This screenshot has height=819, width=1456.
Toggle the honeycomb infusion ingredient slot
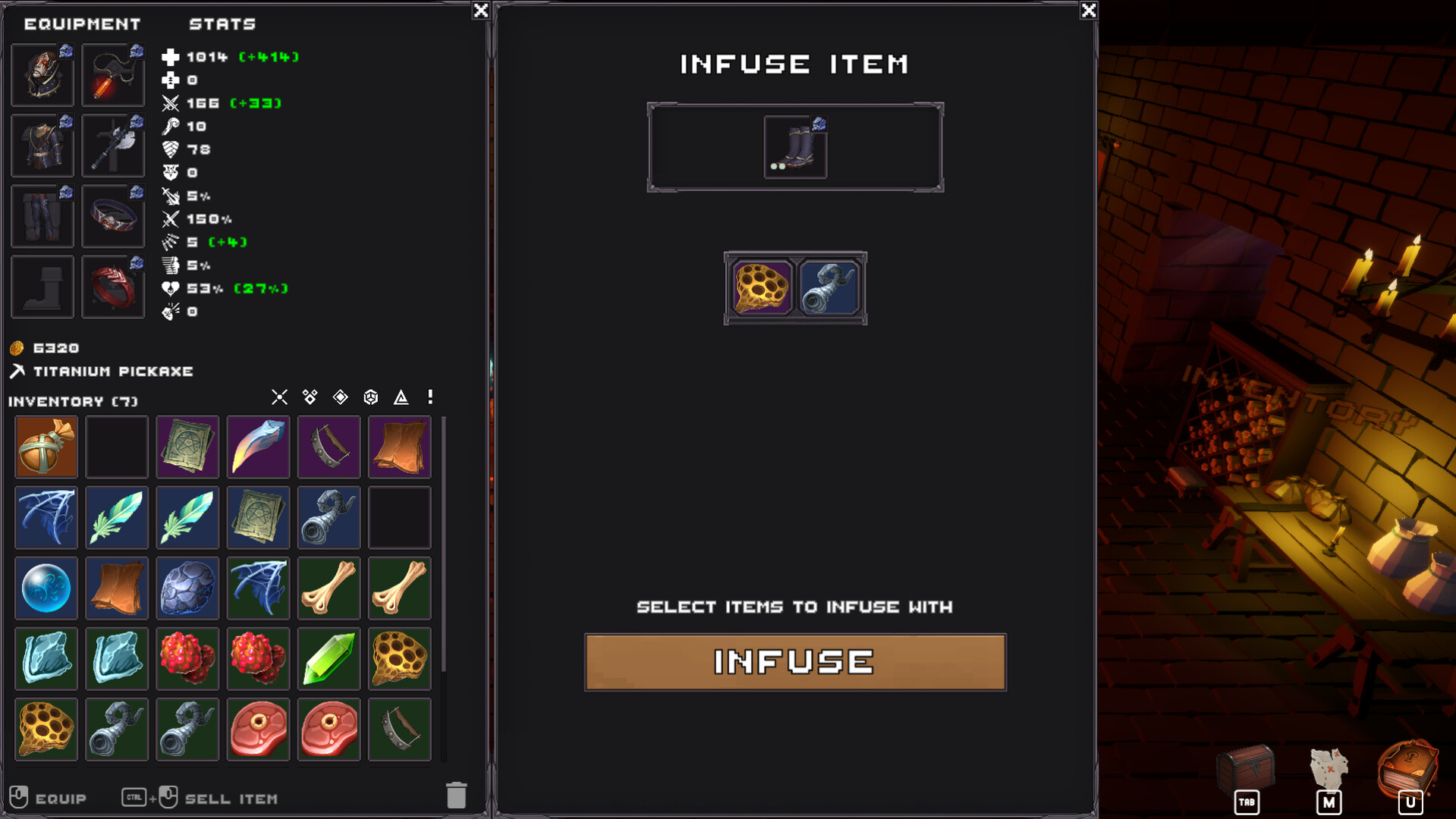pyautogui.click(x=761, y=287)
